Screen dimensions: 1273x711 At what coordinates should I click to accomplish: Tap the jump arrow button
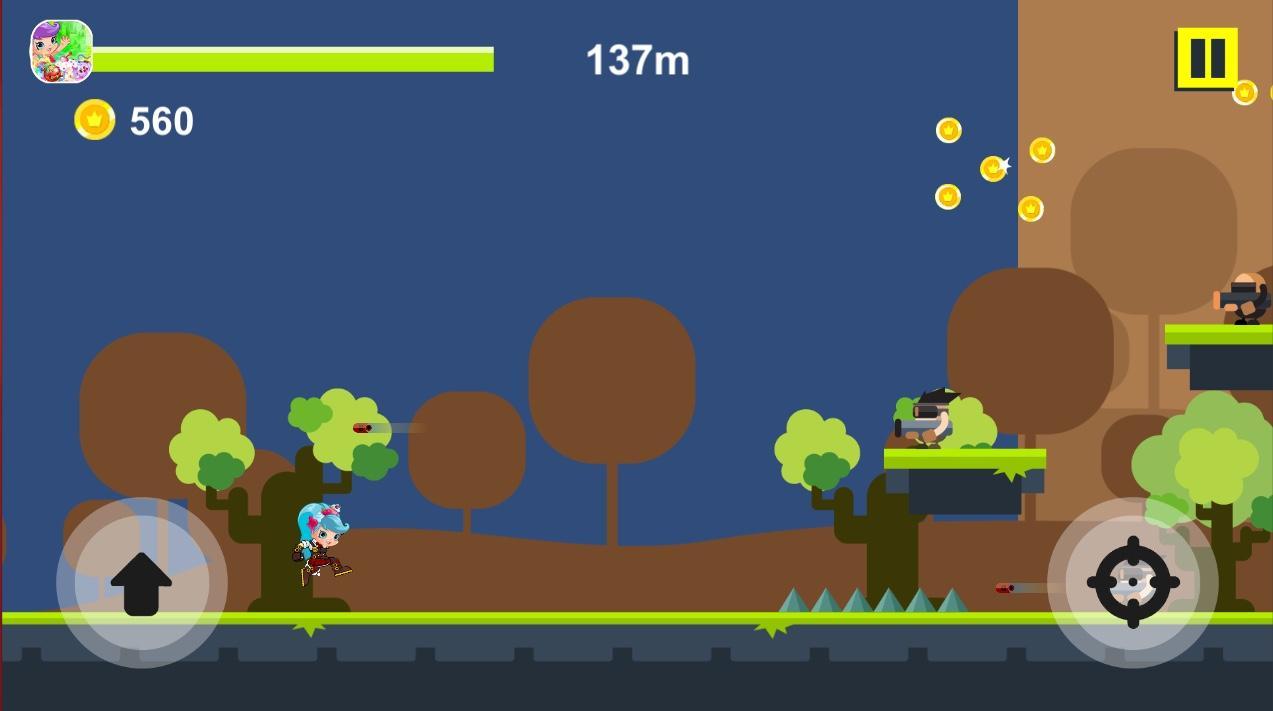(x=141, y=583)
